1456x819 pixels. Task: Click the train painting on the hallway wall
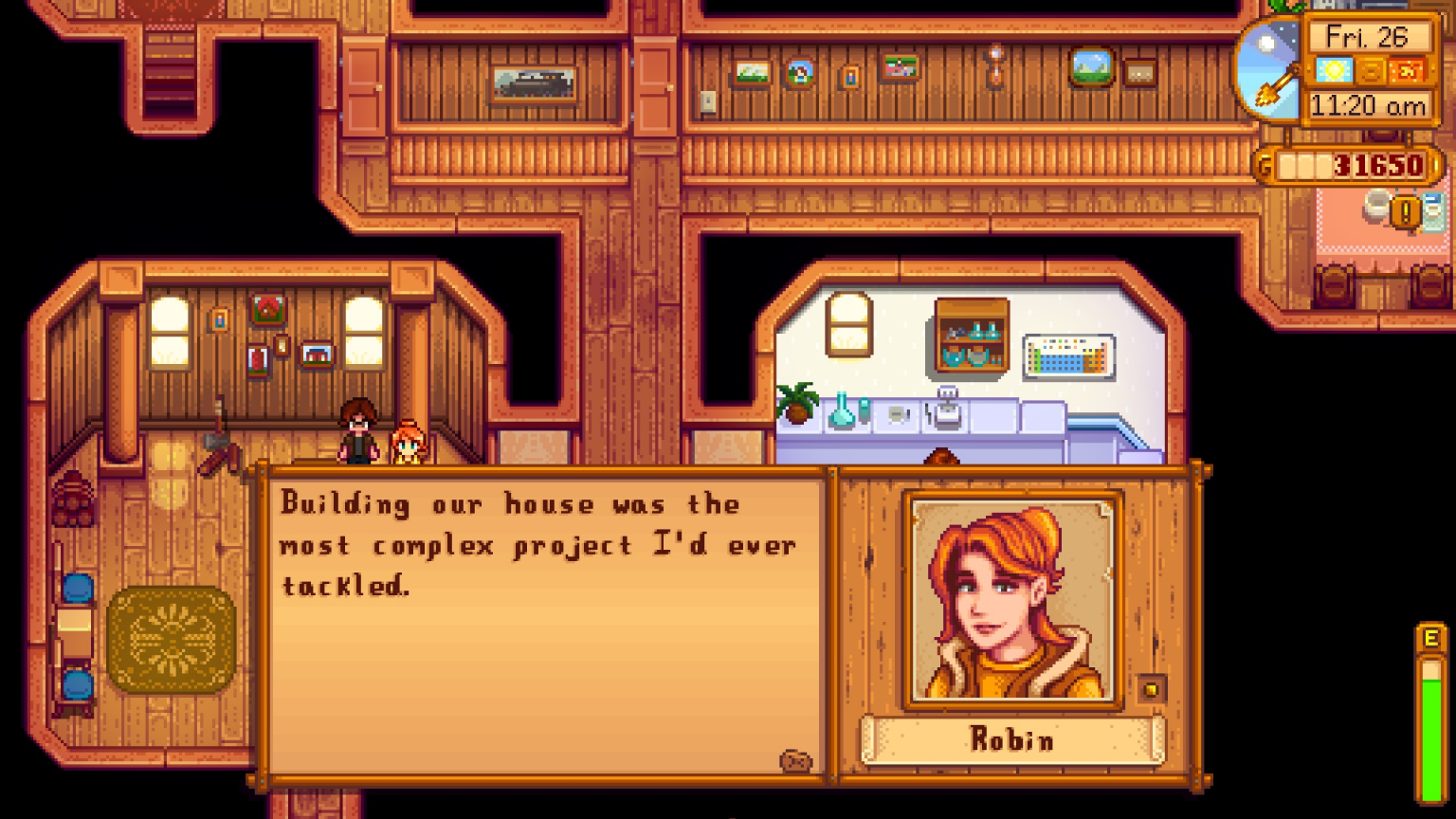(x=537, y=83)
